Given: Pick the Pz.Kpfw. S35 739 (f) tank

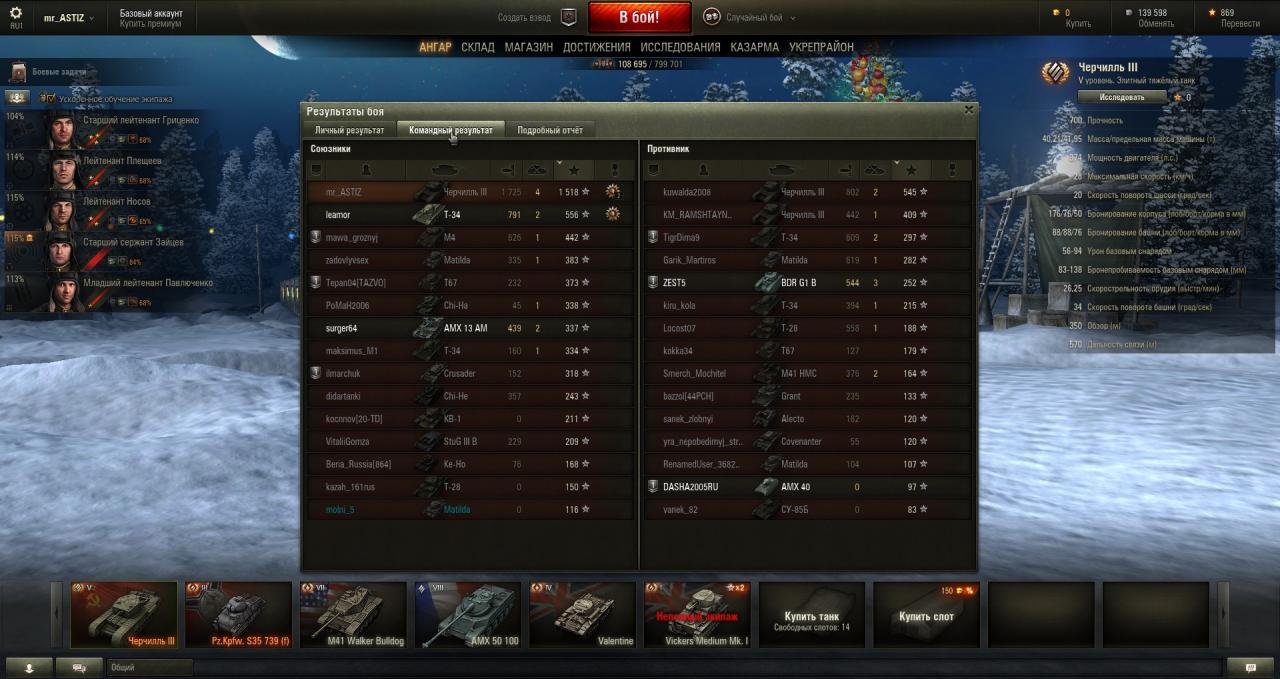Looking at the screenshot, I should tap(238, 615).
